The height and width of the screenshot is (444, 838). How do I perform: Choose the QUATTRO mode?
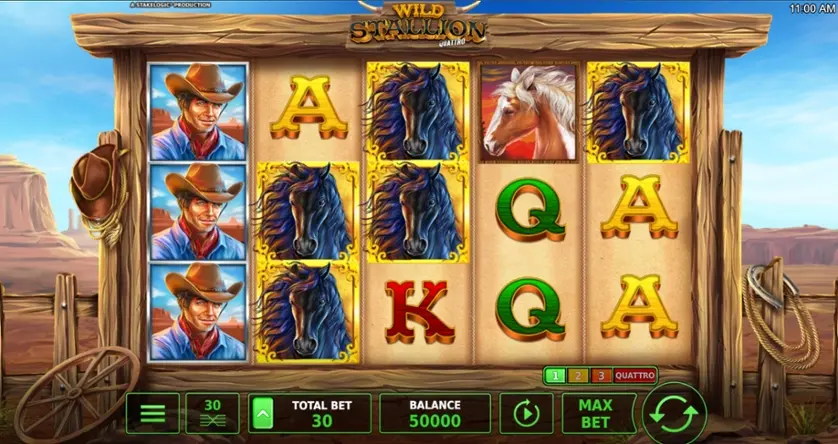[635, 376]
